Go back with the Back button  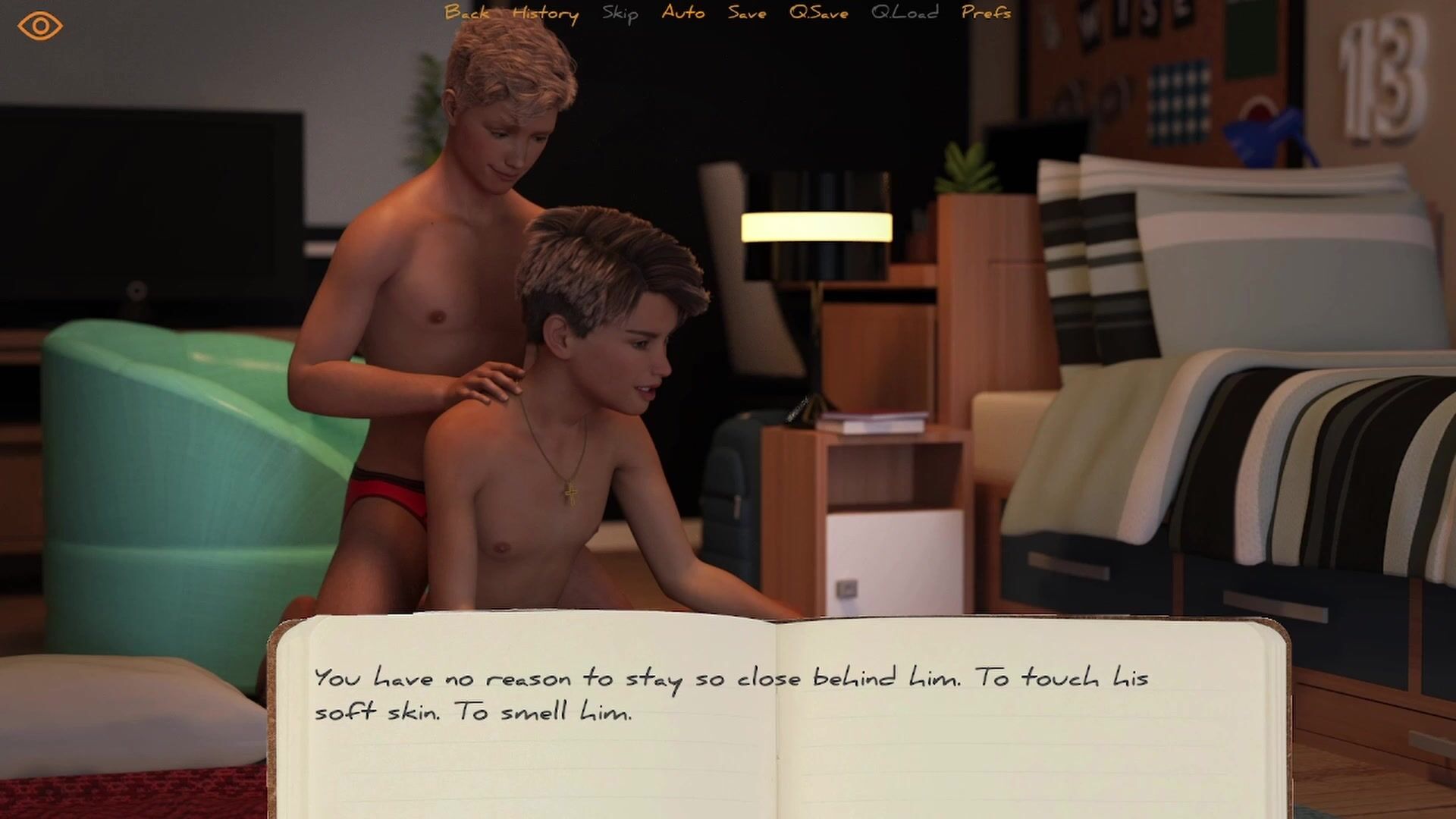[x=466, y=13]
